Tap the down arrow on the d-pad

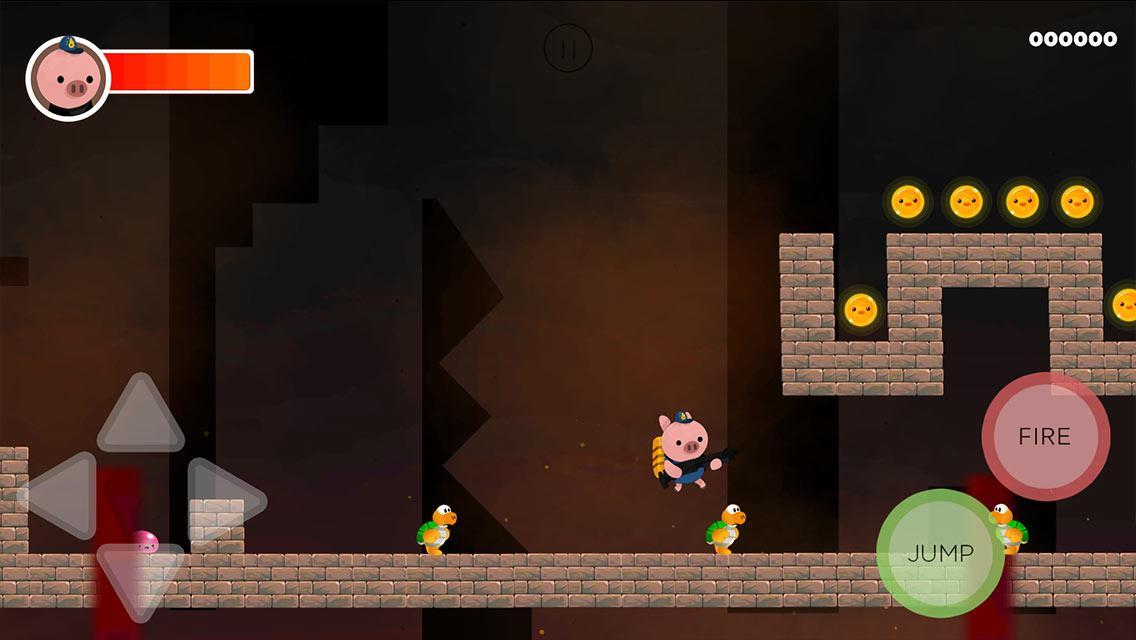(x=140, y=578)
